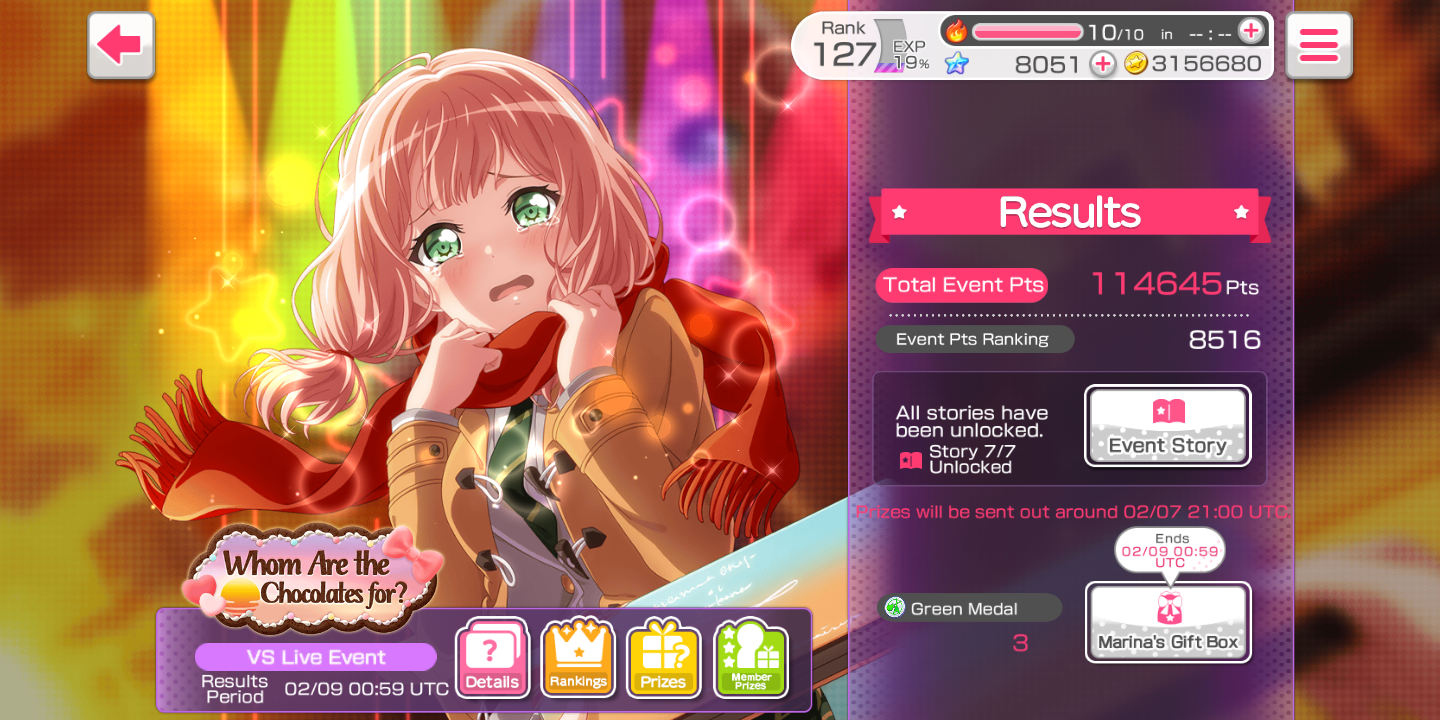Open the Event Story

tap(1167, 426)
